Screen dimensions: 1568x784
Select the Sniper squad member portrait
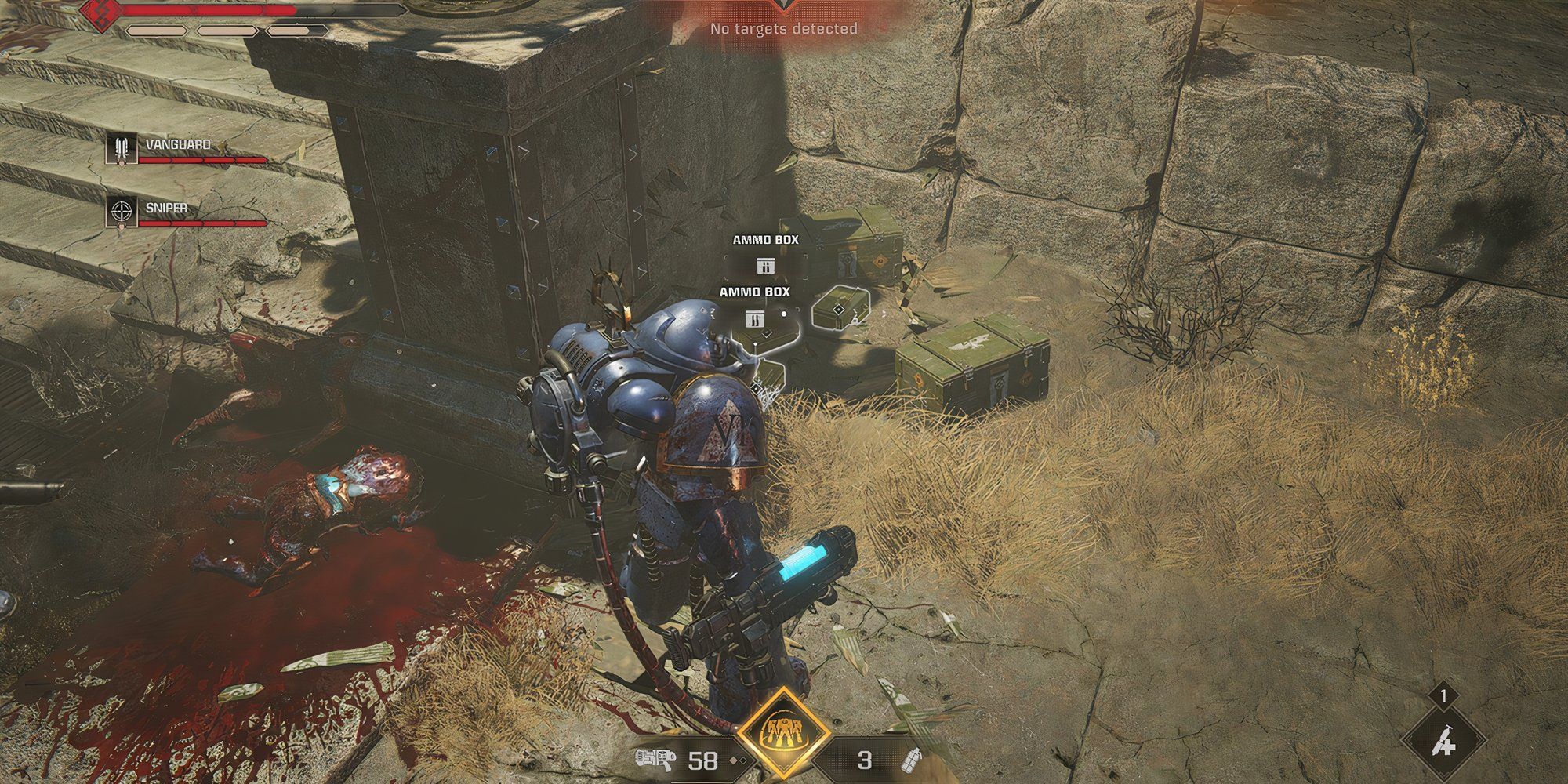[121, 212]
